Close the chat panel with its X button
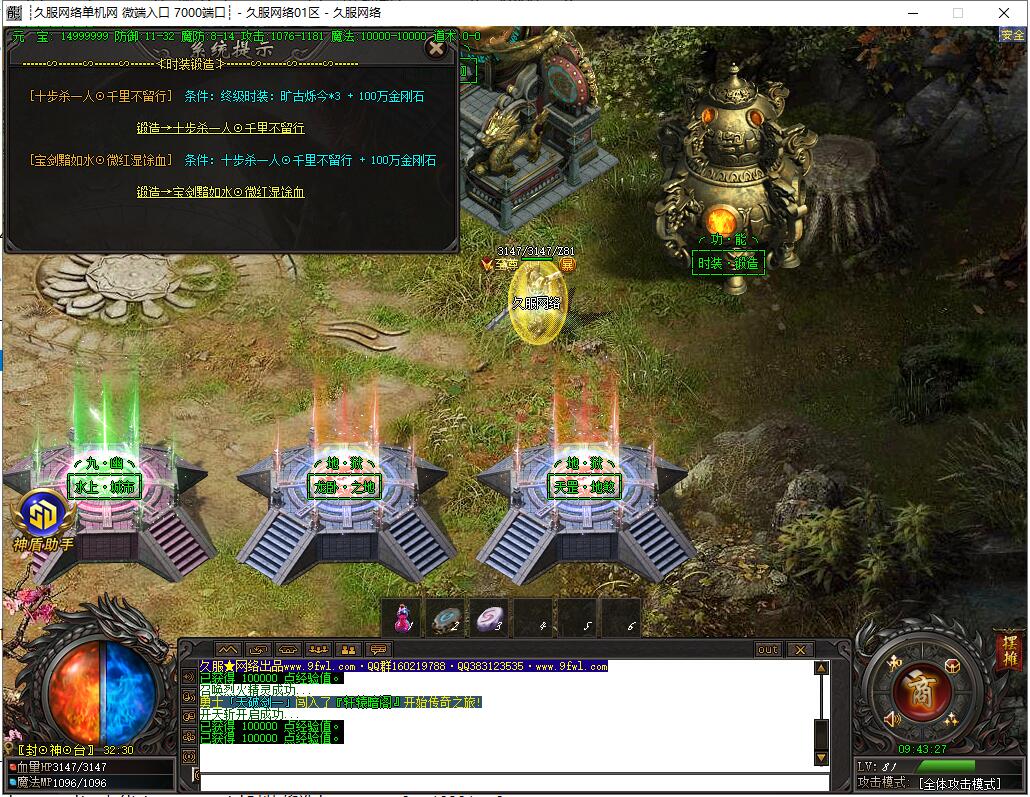The width and height of the screenshot is (1030, 797). click(800, 650)
